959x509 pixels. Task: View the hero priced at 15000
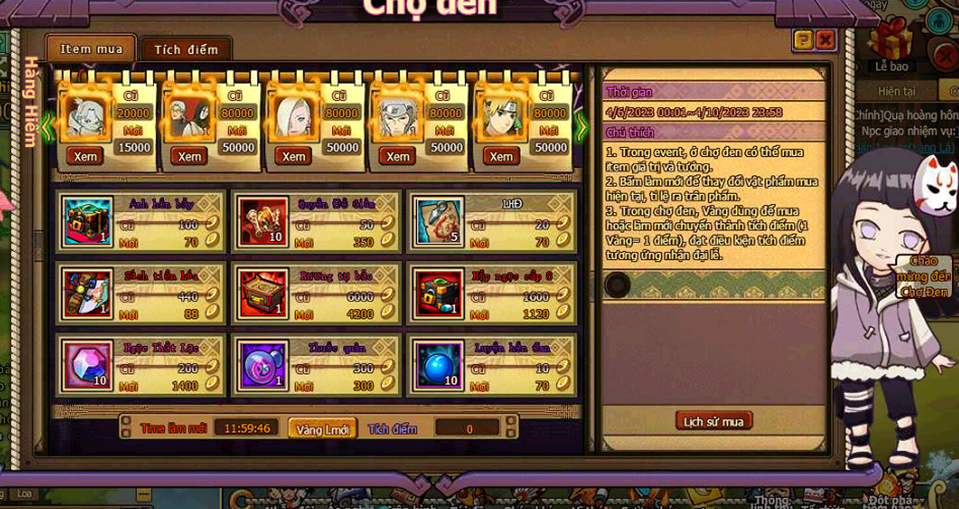85,156
